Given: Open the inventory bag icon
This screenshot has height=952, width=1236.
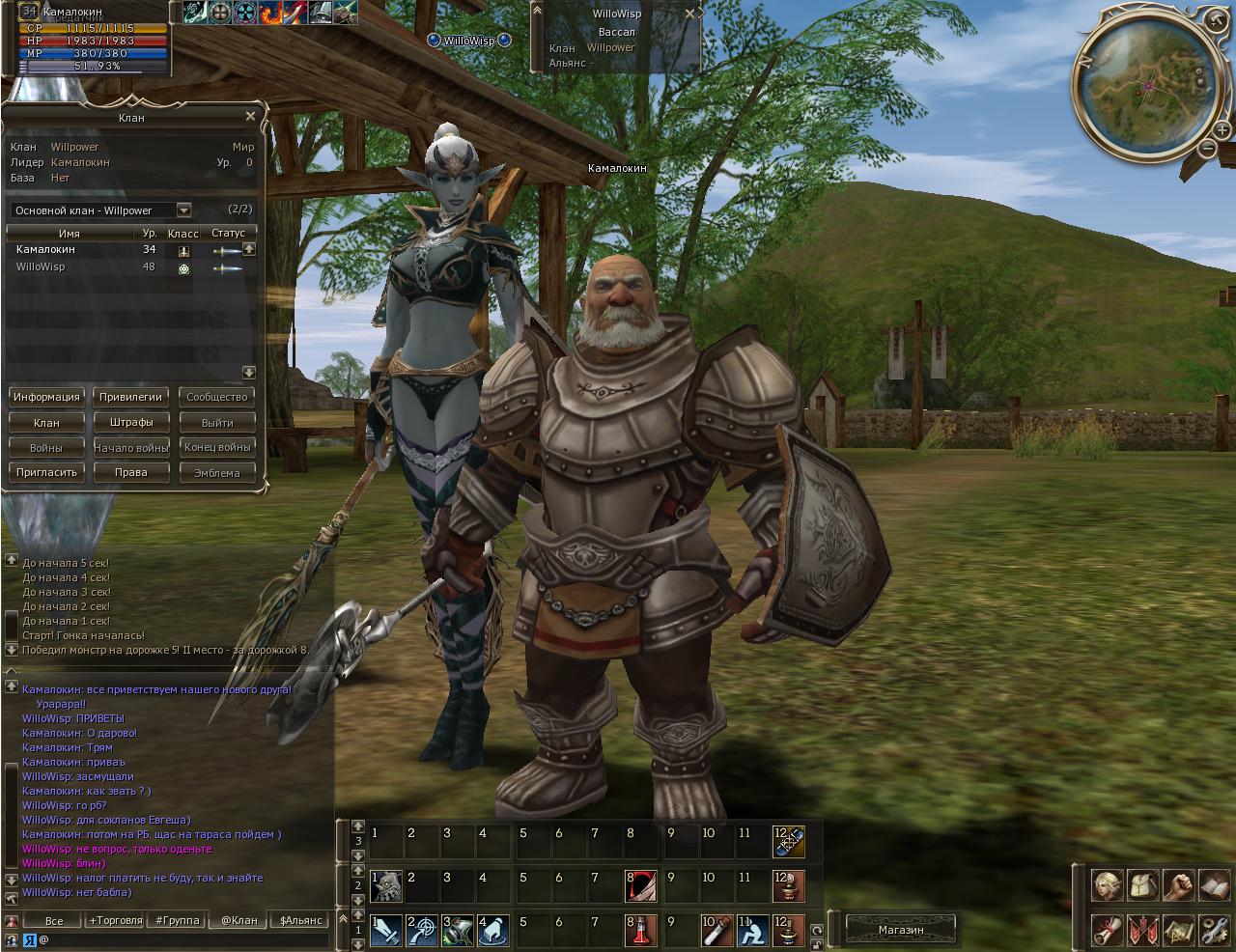Looking at the screenshot, I should click(x=1141, y=885).
